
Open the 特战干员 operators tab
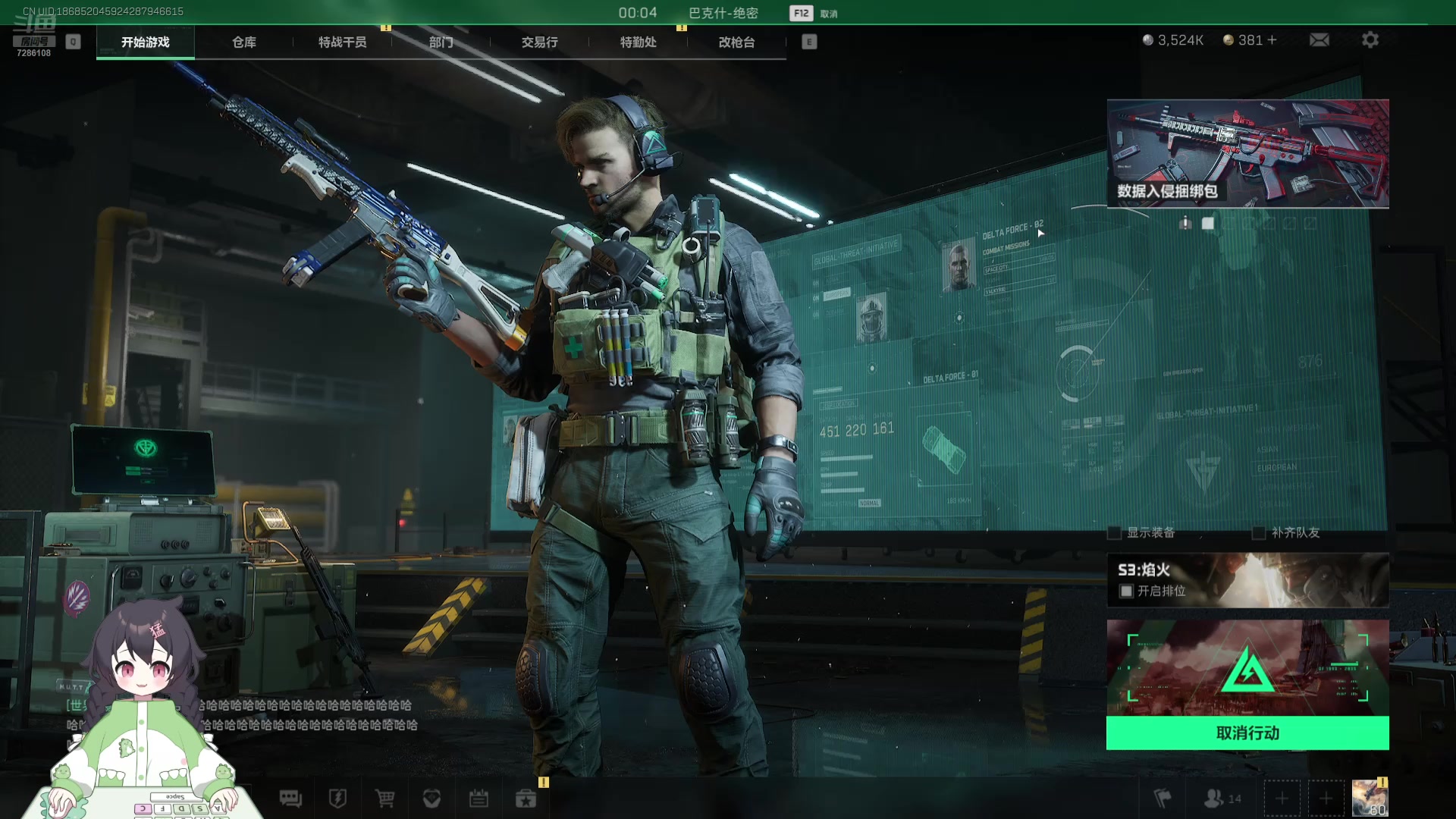click(x=342, y=42)
